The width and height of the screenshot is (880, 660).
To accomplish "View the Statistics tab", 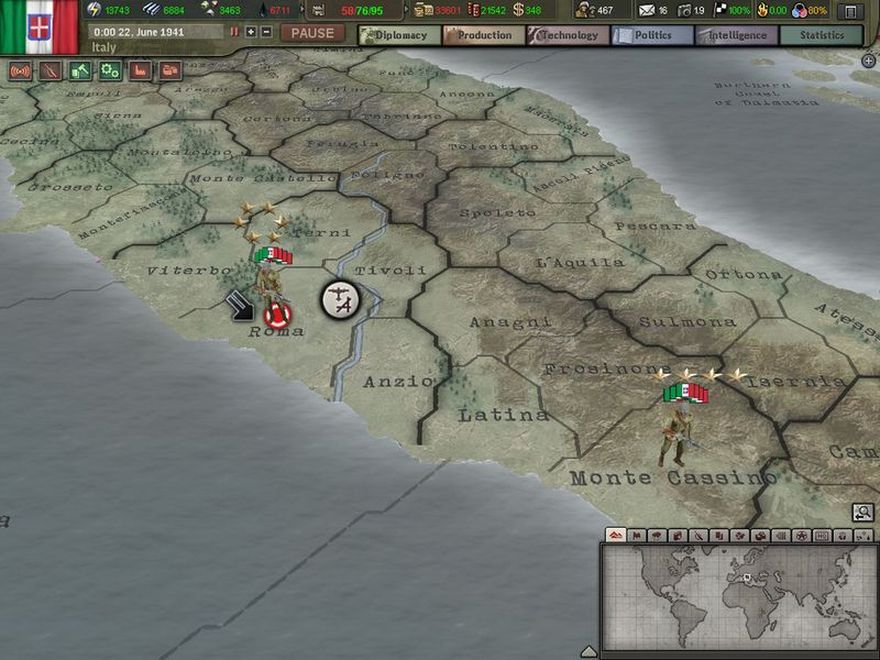I will (821, 35).
